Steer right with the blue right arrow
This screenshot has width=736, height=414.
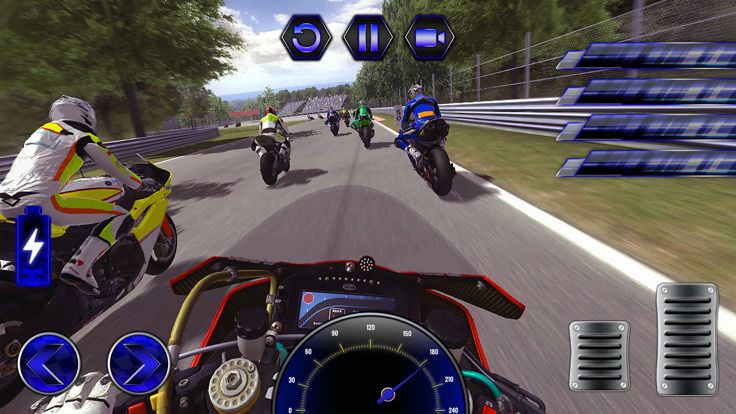click(138, 362)
